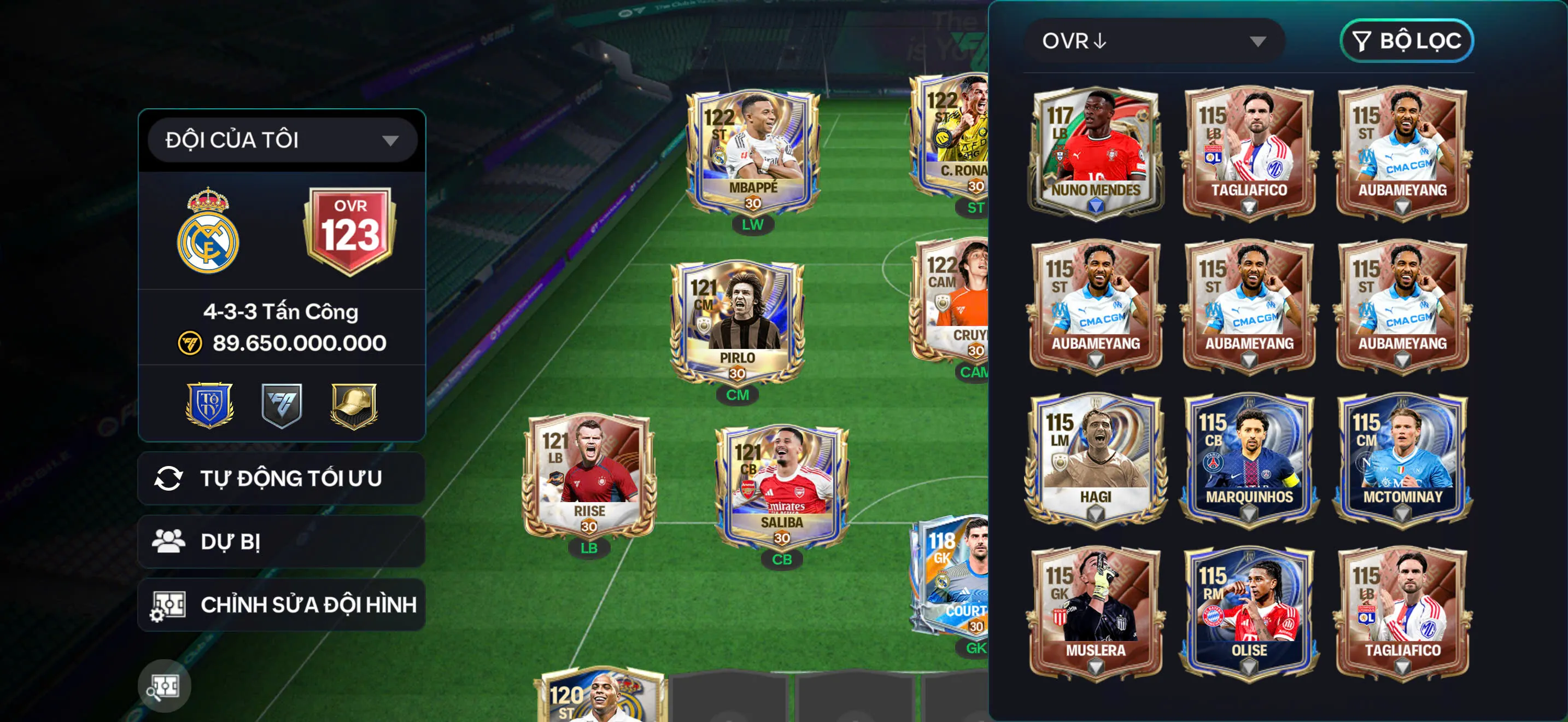1568x722 pixels.
Task: Select the Hagi LM card
Action: click(1095, 459)
